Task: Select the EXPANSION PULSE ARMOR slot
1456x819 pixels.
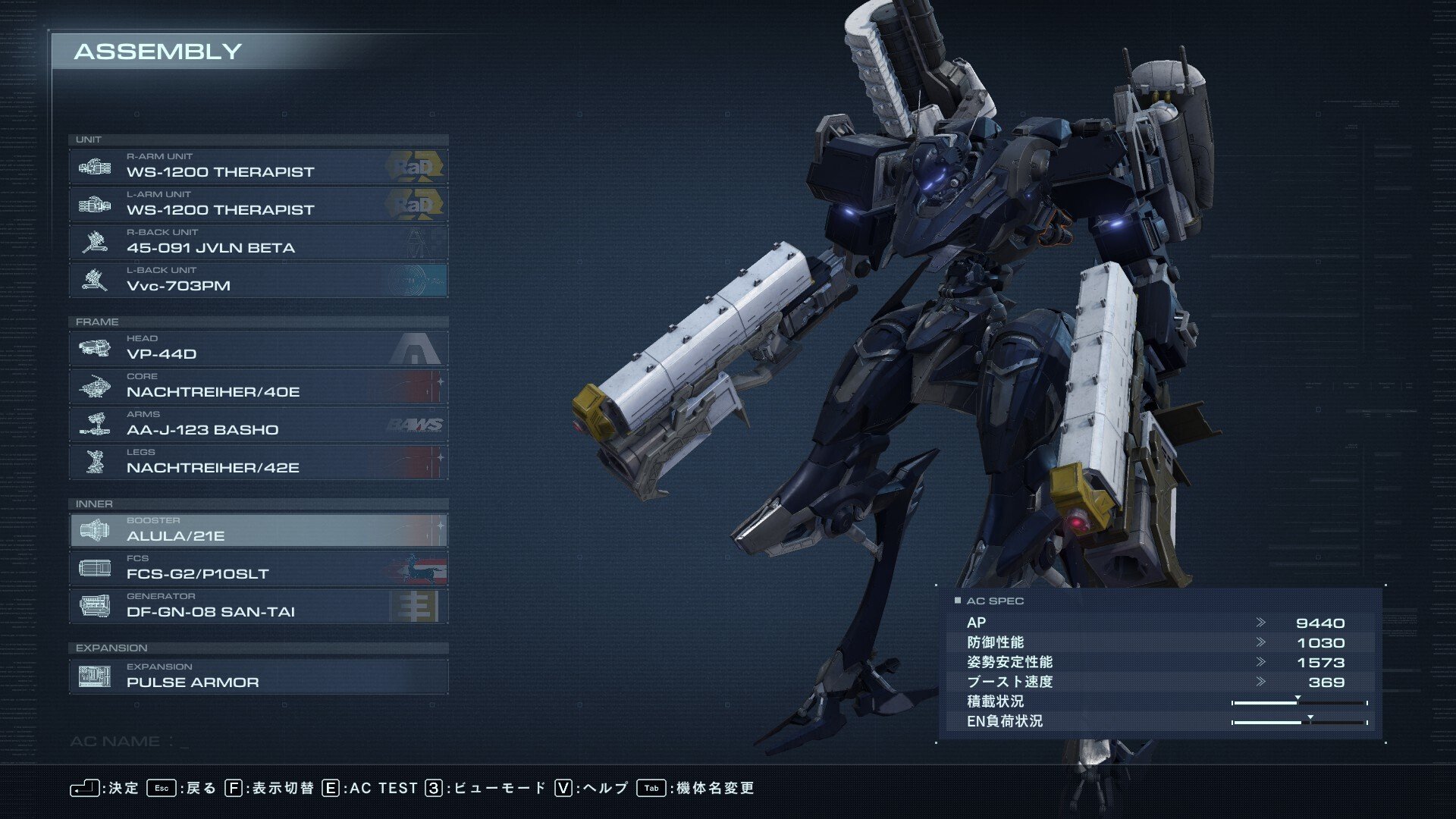Action: [258, 676]
